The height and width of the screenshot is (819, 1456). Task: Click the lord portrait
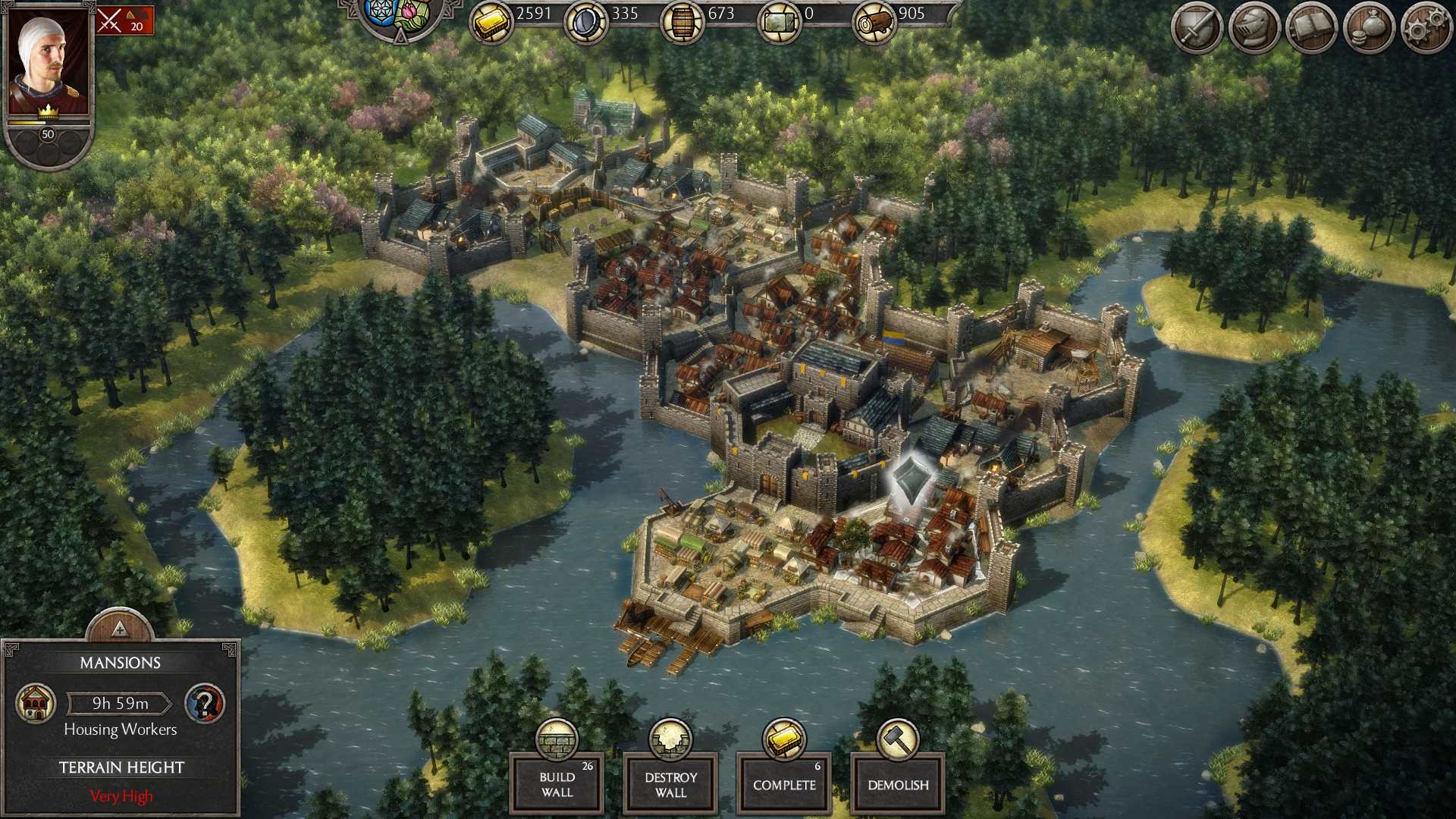pos(49,62)
